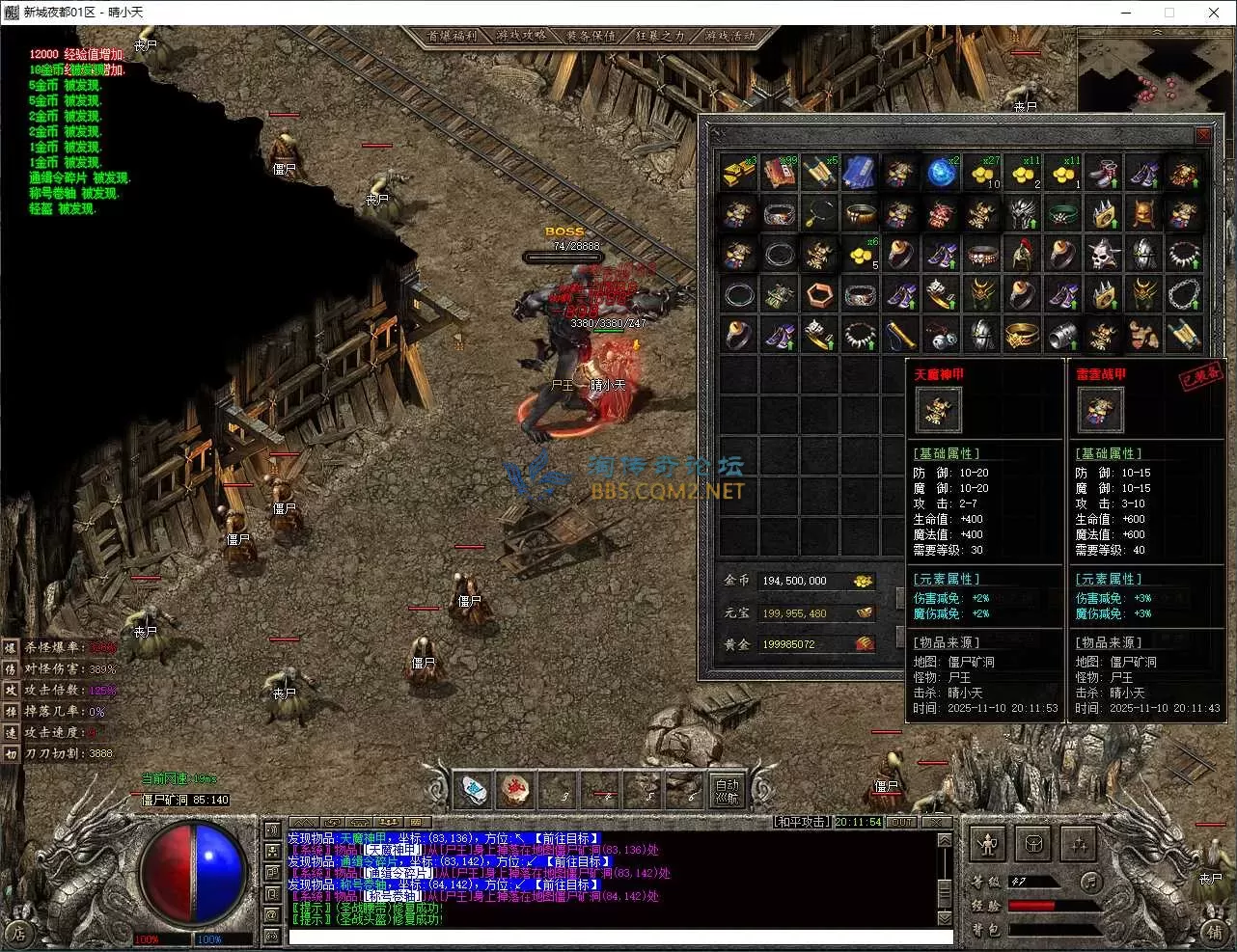The height and width of the screenshot is (952, 1237).
Task: Use the first hotbar scroll item
Action: (474, 791)
